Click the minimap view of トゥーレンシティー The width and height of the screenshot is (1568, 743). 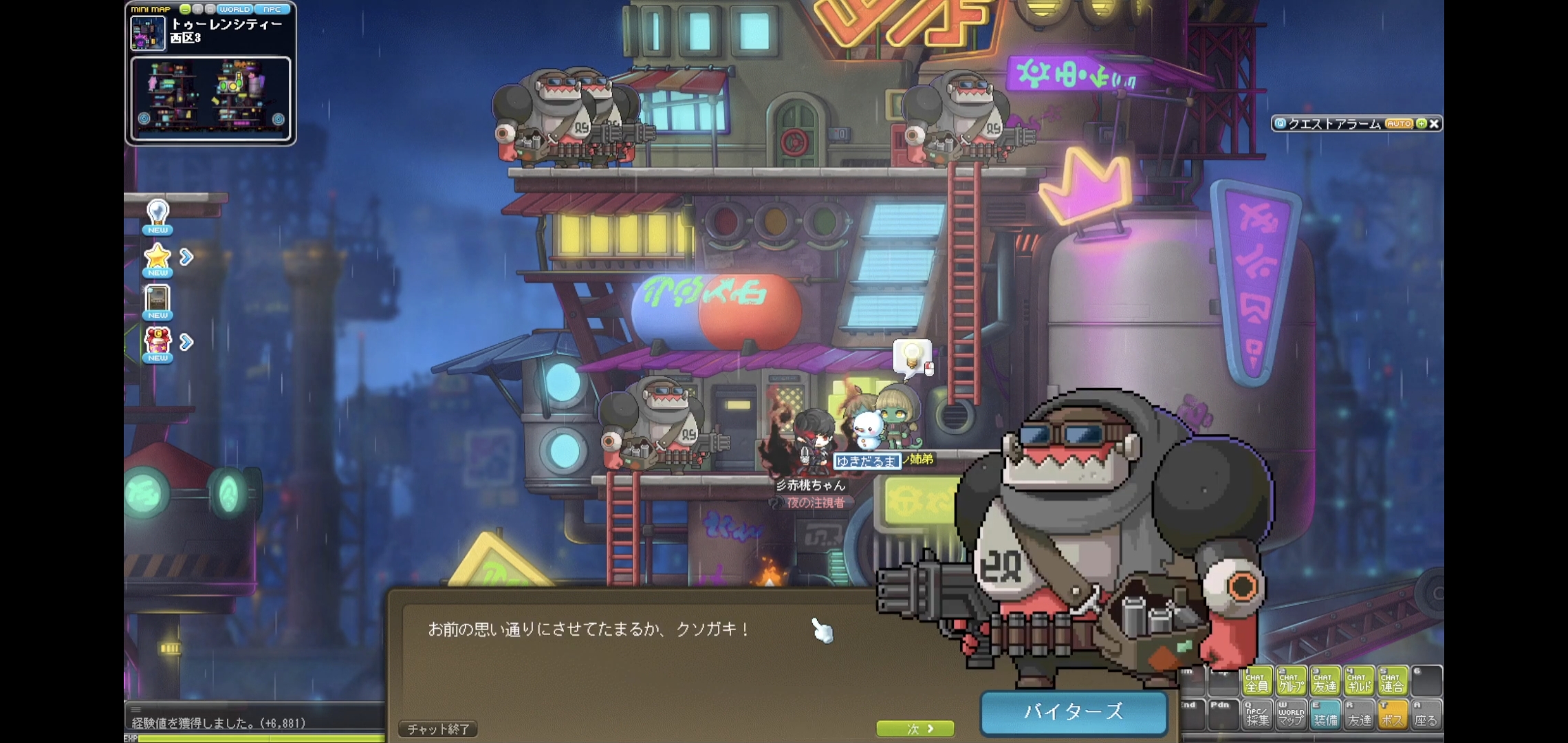click(x=210, y=99)
